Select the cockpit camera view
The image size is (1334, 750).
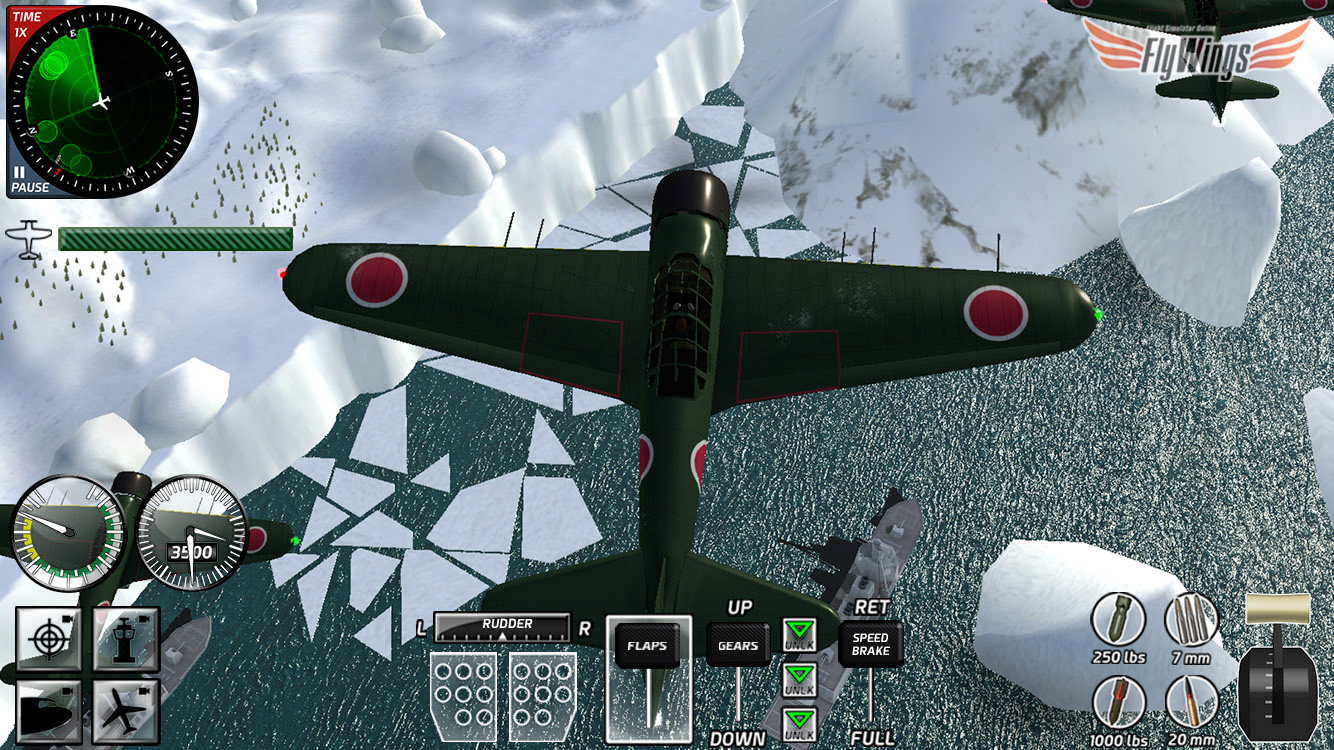(x=48, y=711)
